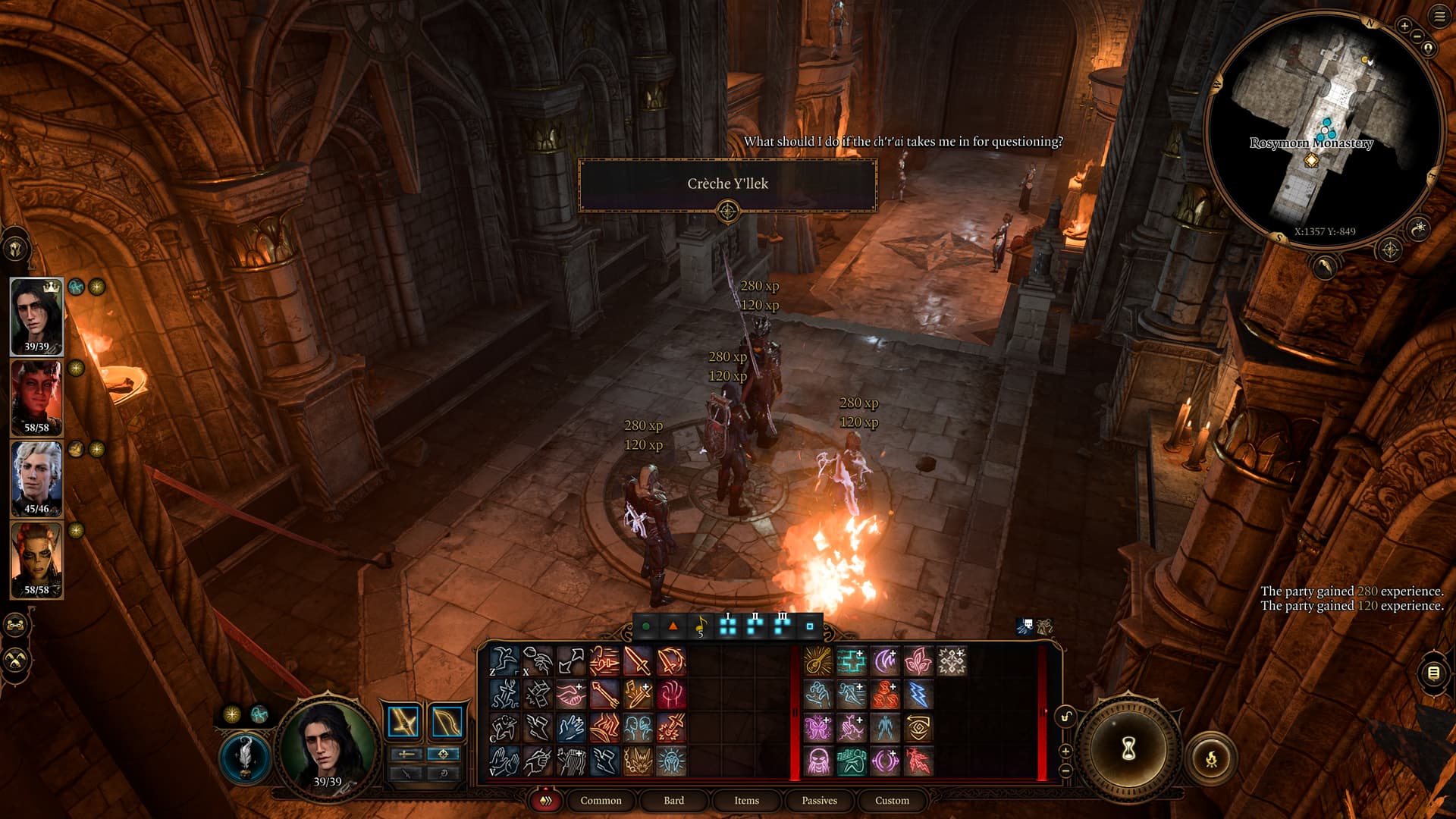Choose the ranged bow weapon slot
Viewport: 1456px width, 819px height.
click(x=447, y=723)
